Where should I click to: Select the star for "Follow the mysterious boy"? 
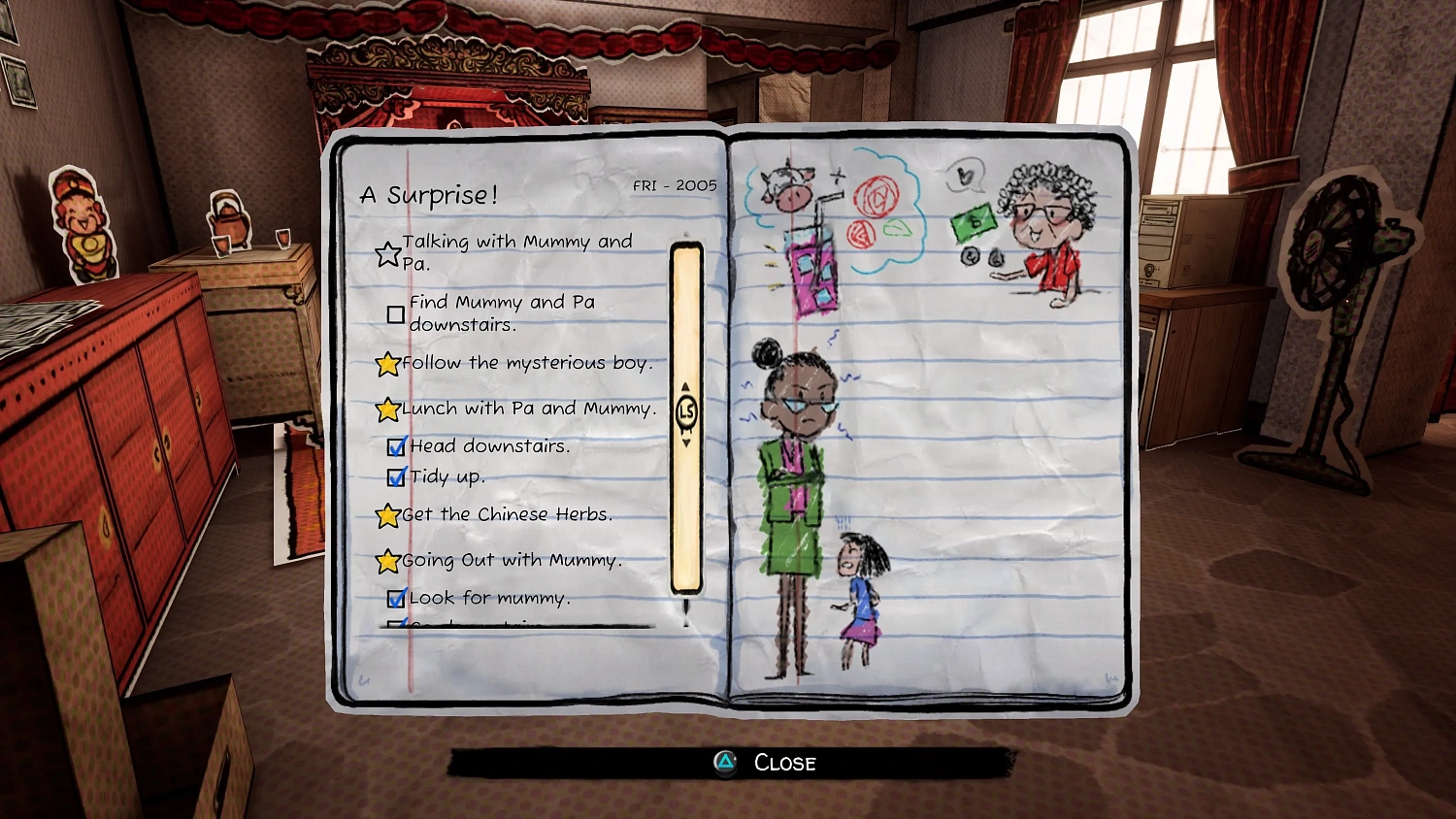pos(387,364)
